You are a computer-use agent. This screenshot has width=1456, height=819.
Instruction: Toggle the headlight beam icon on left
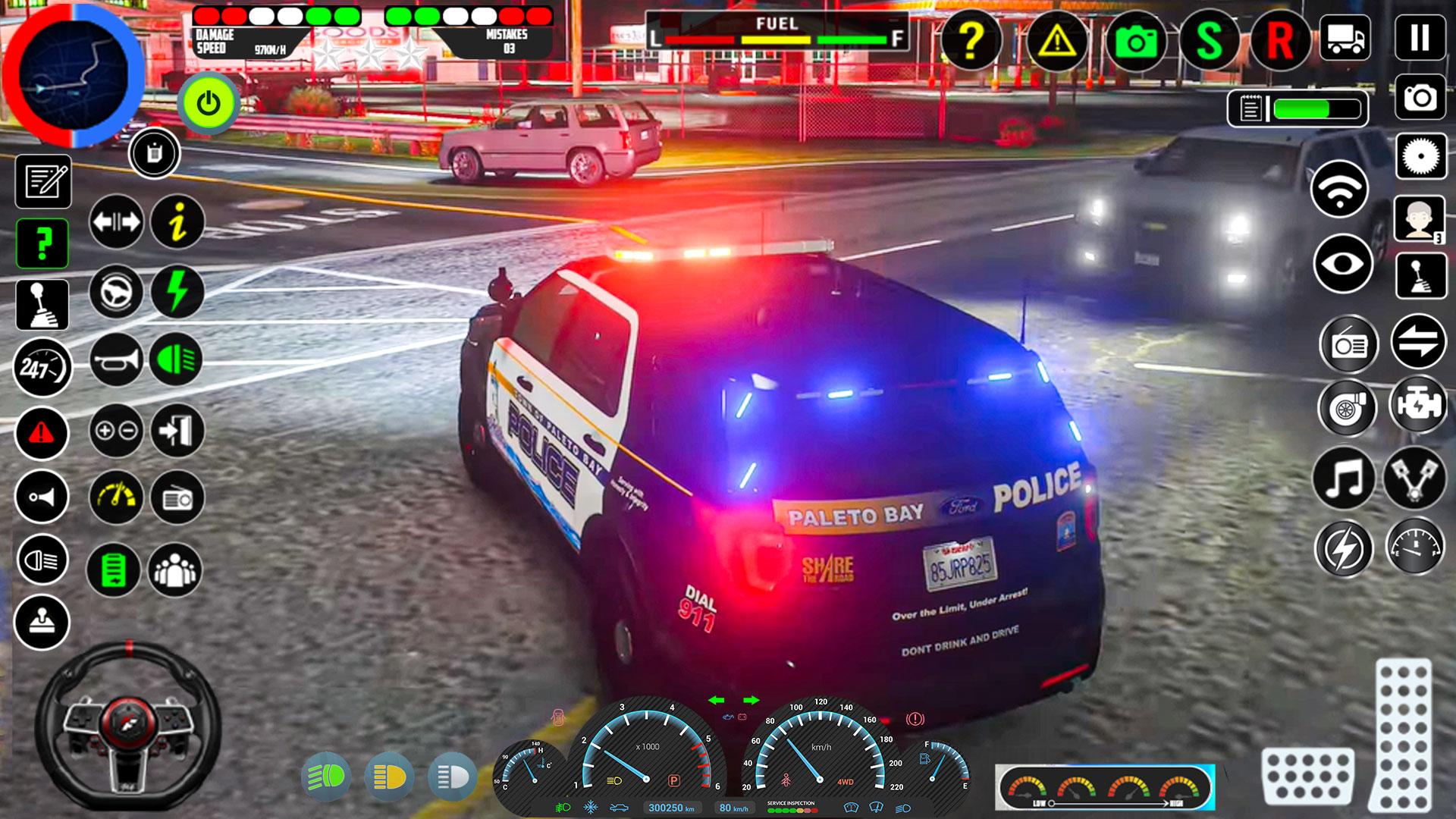[43, 559]
